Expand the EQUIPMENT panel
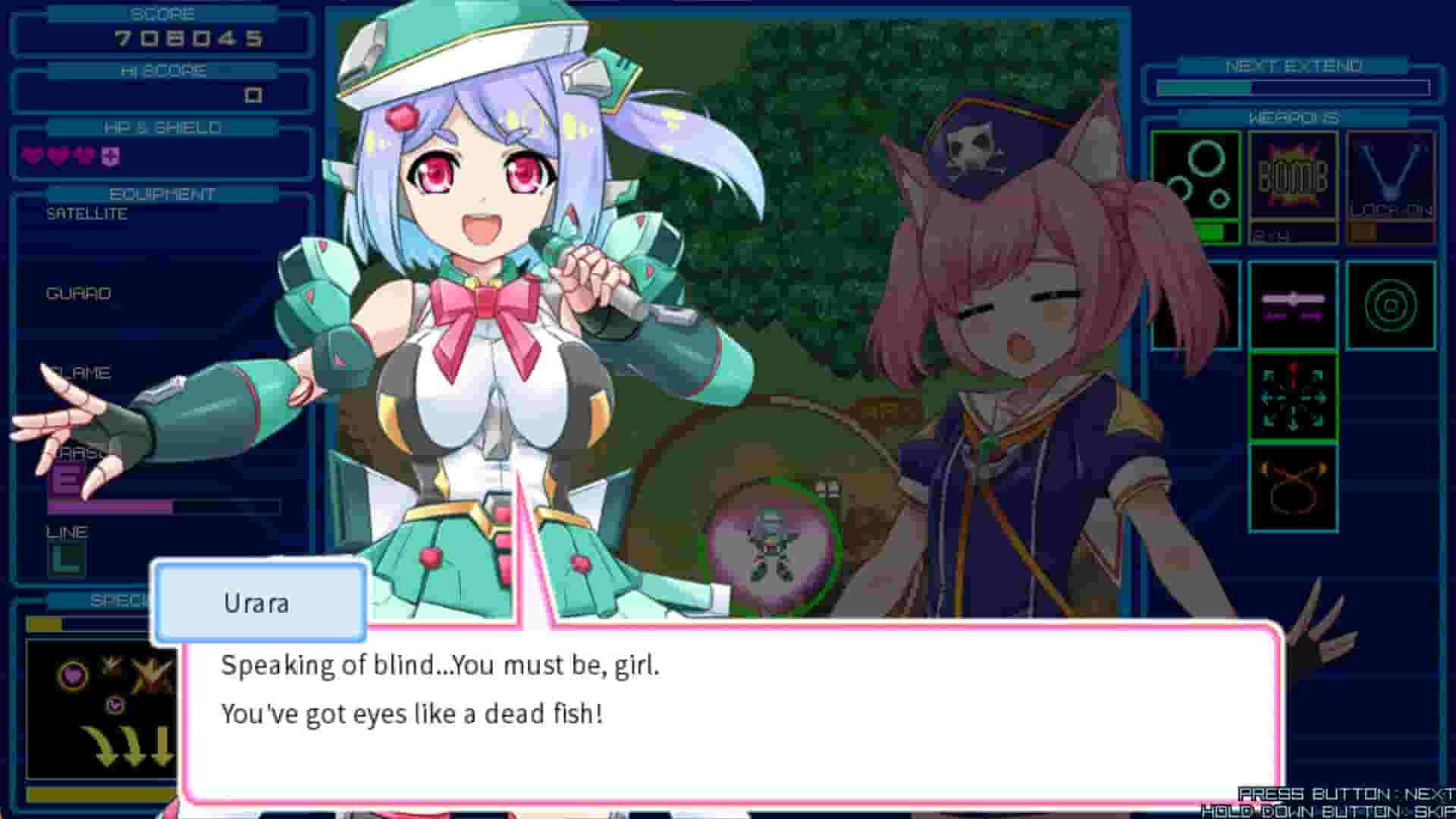1456x819 pixels. point(162,194)
